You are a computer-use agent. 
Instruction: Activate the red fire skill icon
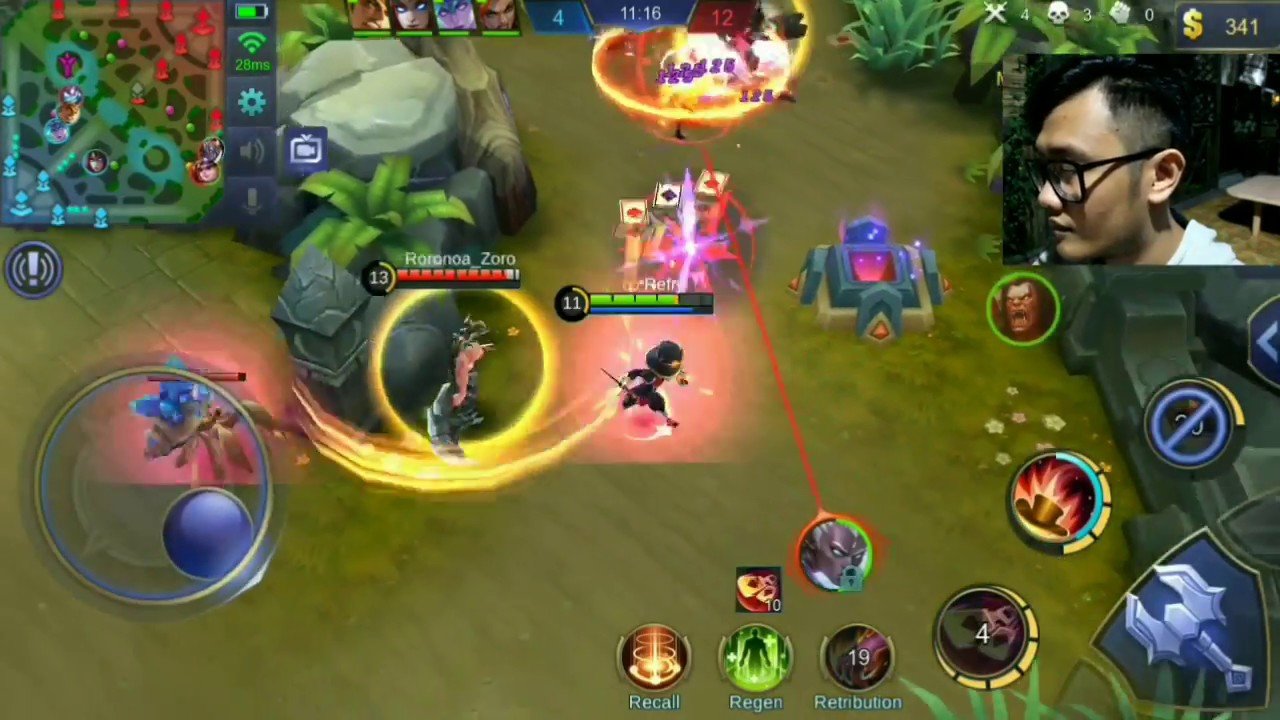[1058, 497]
